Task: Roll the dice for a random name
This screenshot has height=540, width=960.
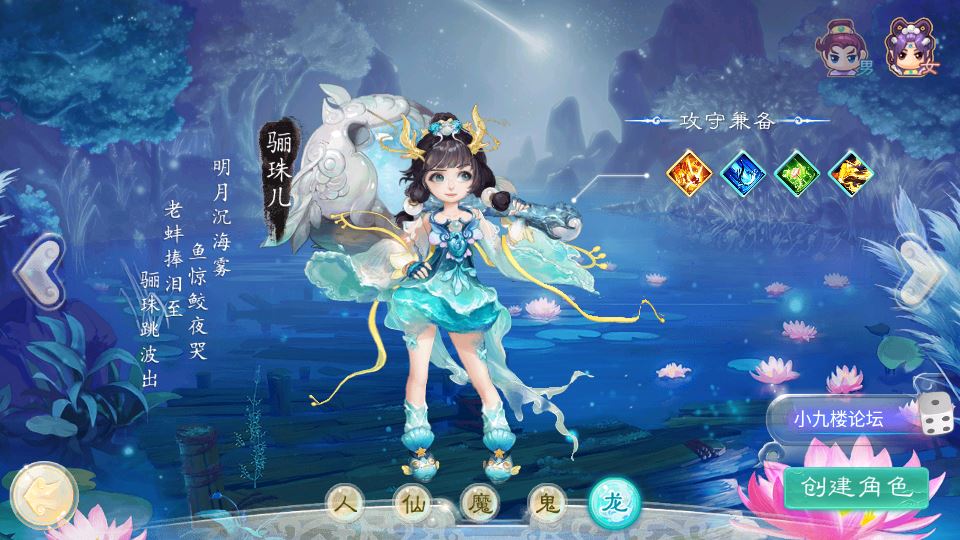Action: (936, 417)
